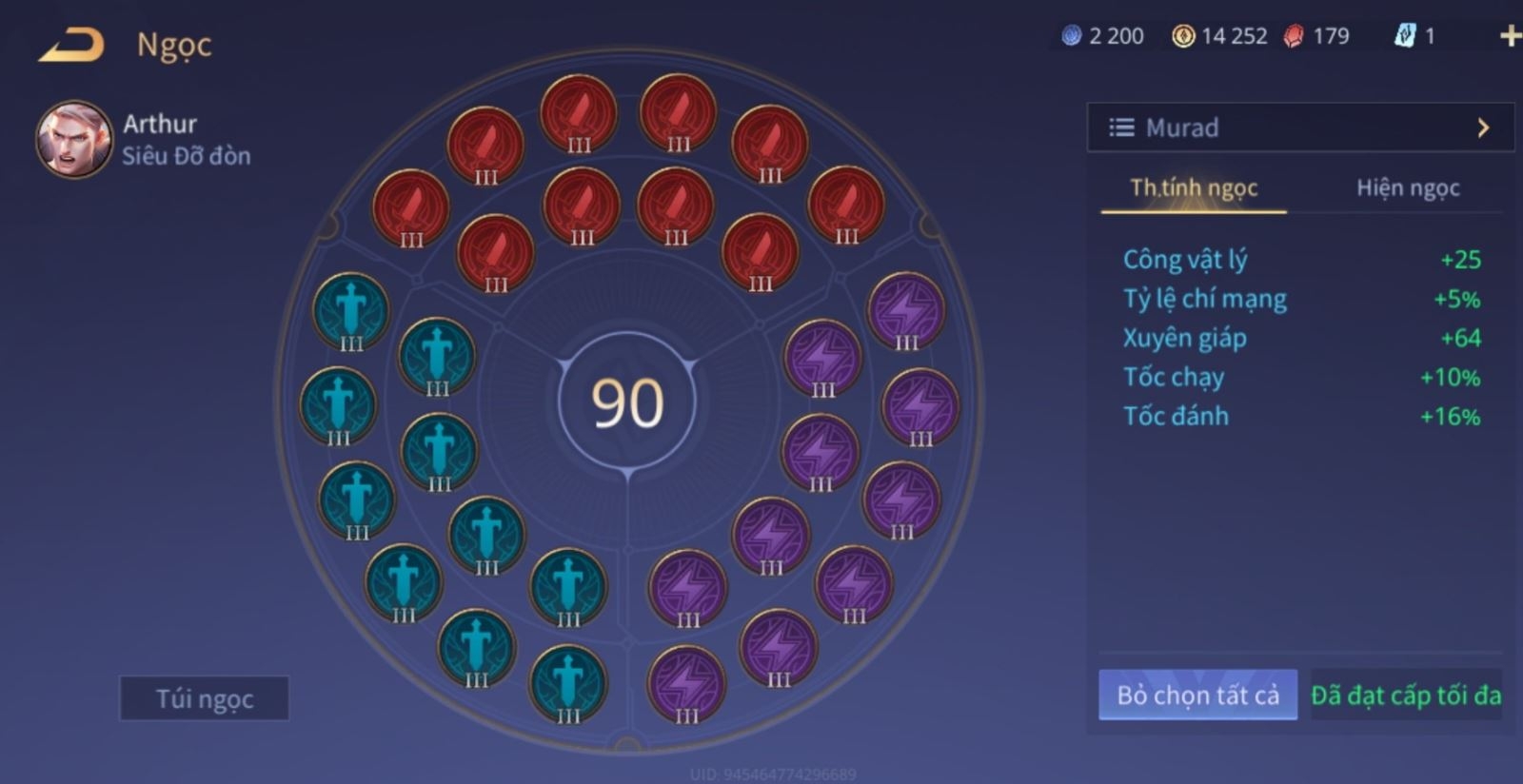Click the Bỏ chọn tất cả button
The width and height of the screenshot is (1523, 784).
pyautogui.click(x=1197, y=696)
